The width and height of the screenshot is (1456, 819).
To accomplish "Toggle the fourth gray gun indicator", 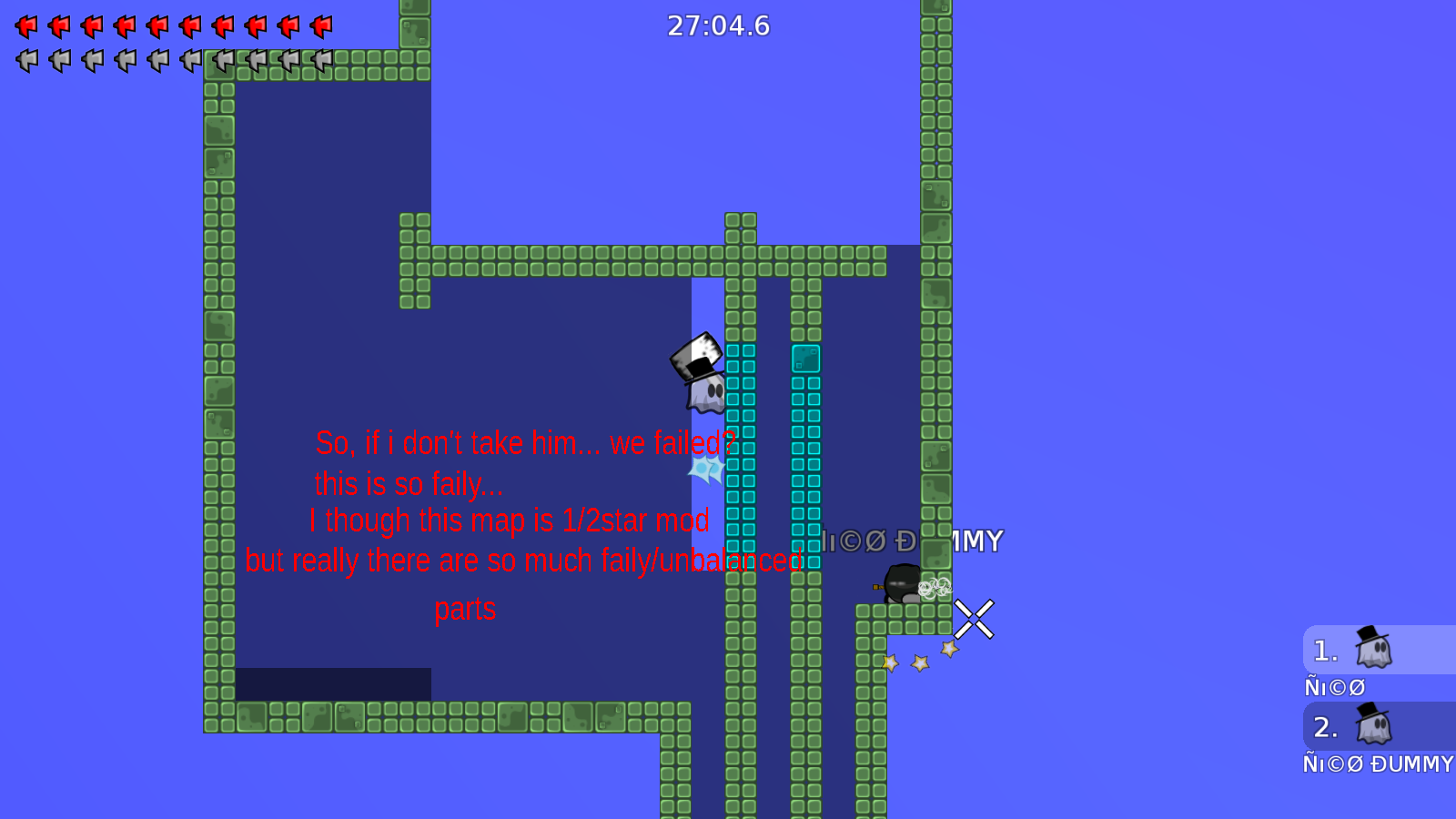I will pos(123,62).
